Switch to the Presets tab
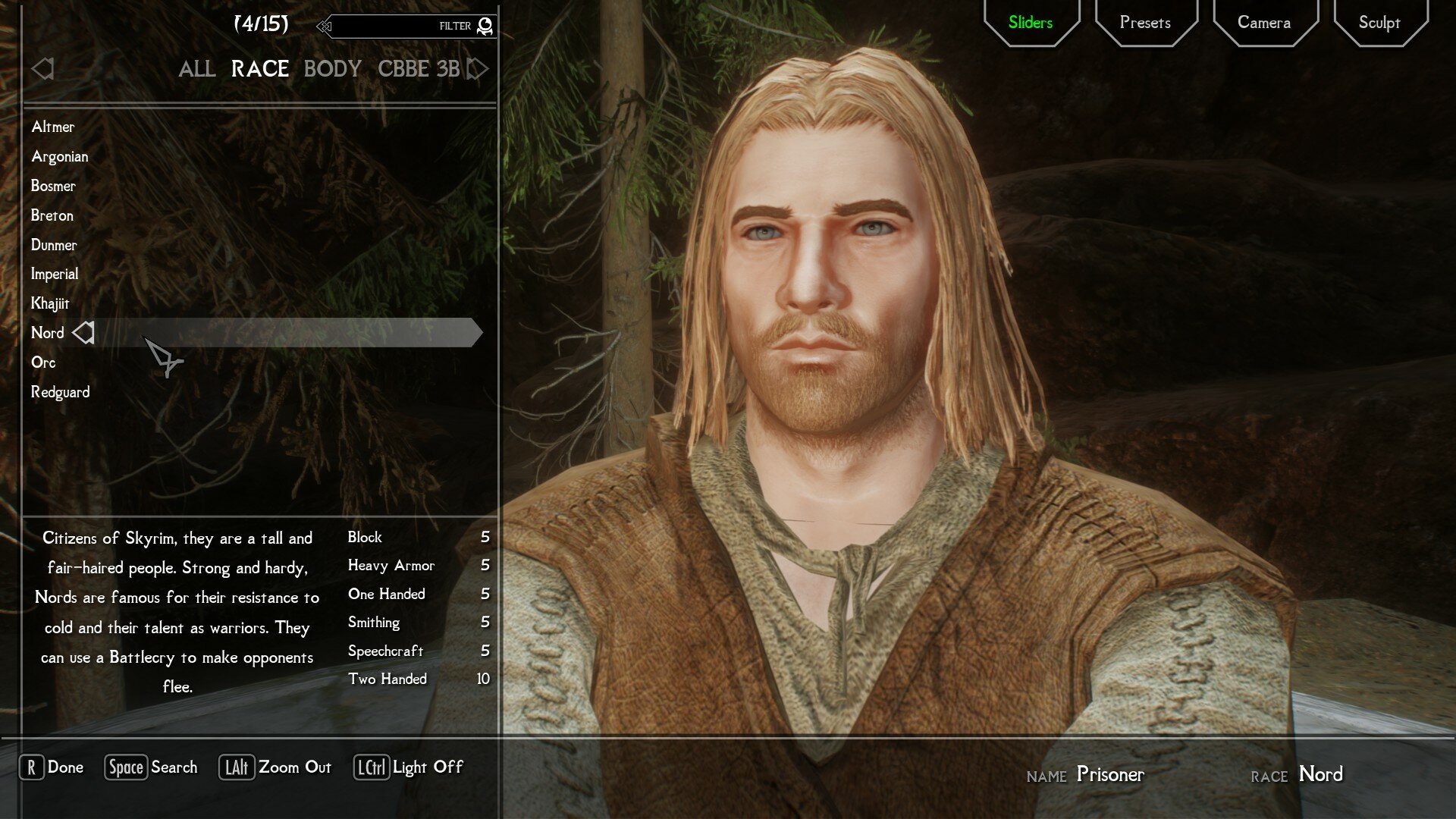This screenshot has width=1456, height=819. [x=1145, y=23]
